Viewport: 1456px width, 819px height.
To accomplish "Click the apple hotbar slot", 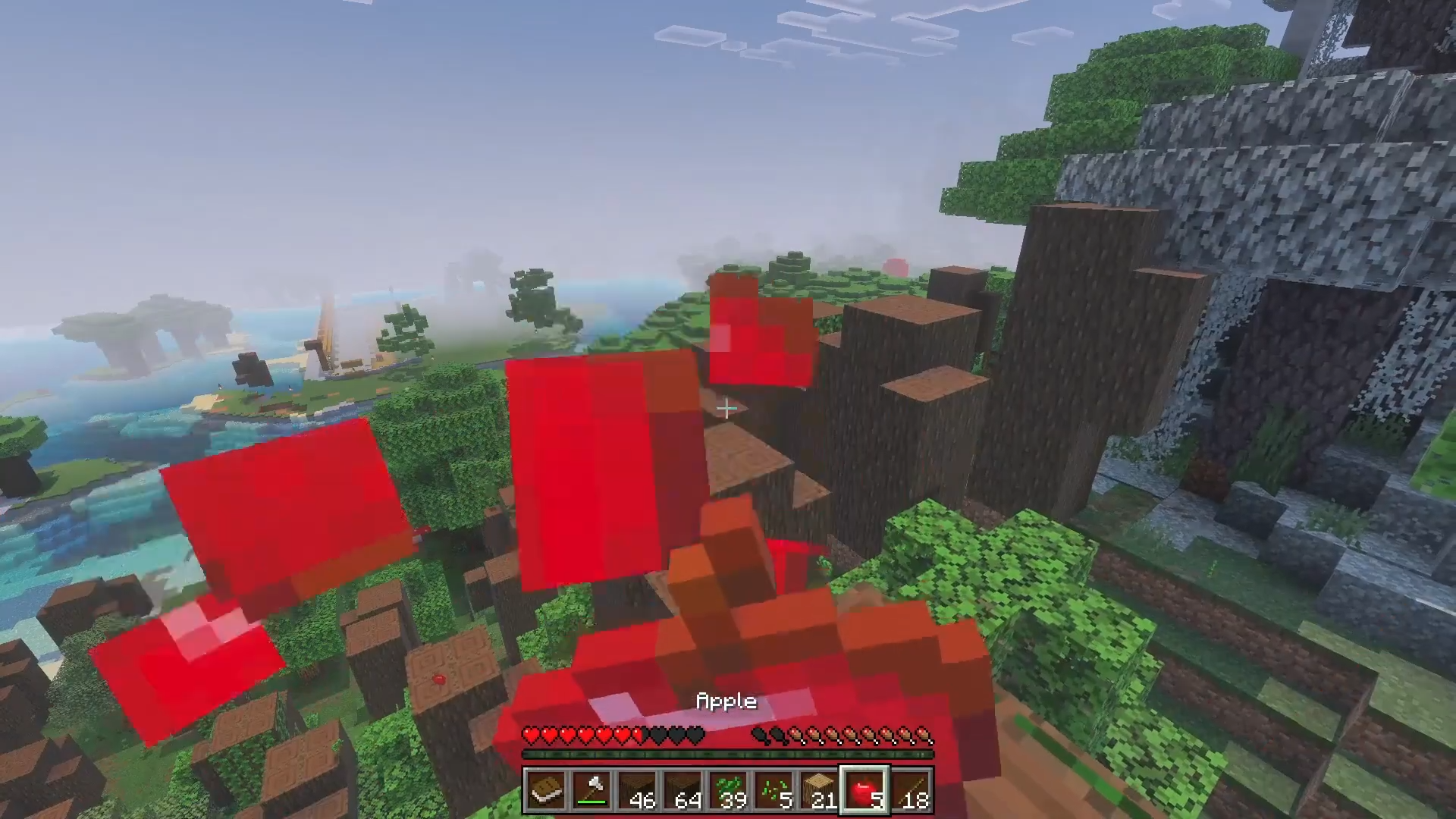I will (864, 791).
